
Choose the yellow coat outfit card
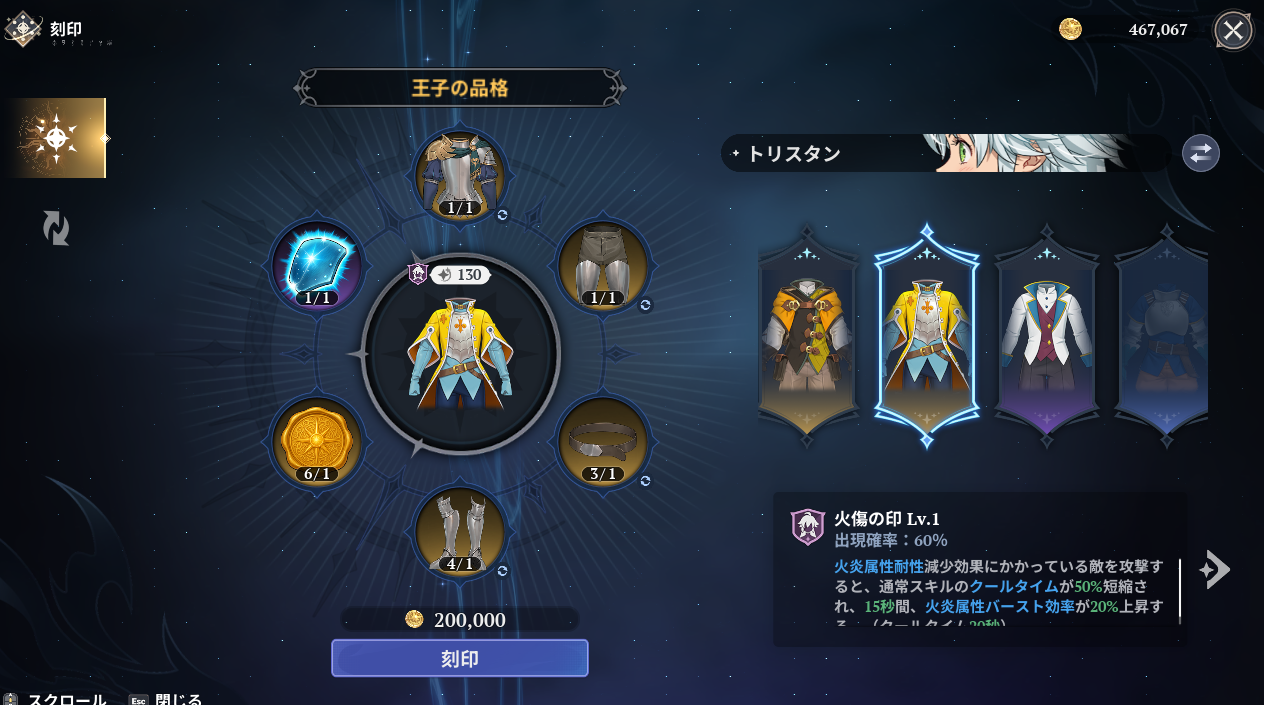coord(927,335)
